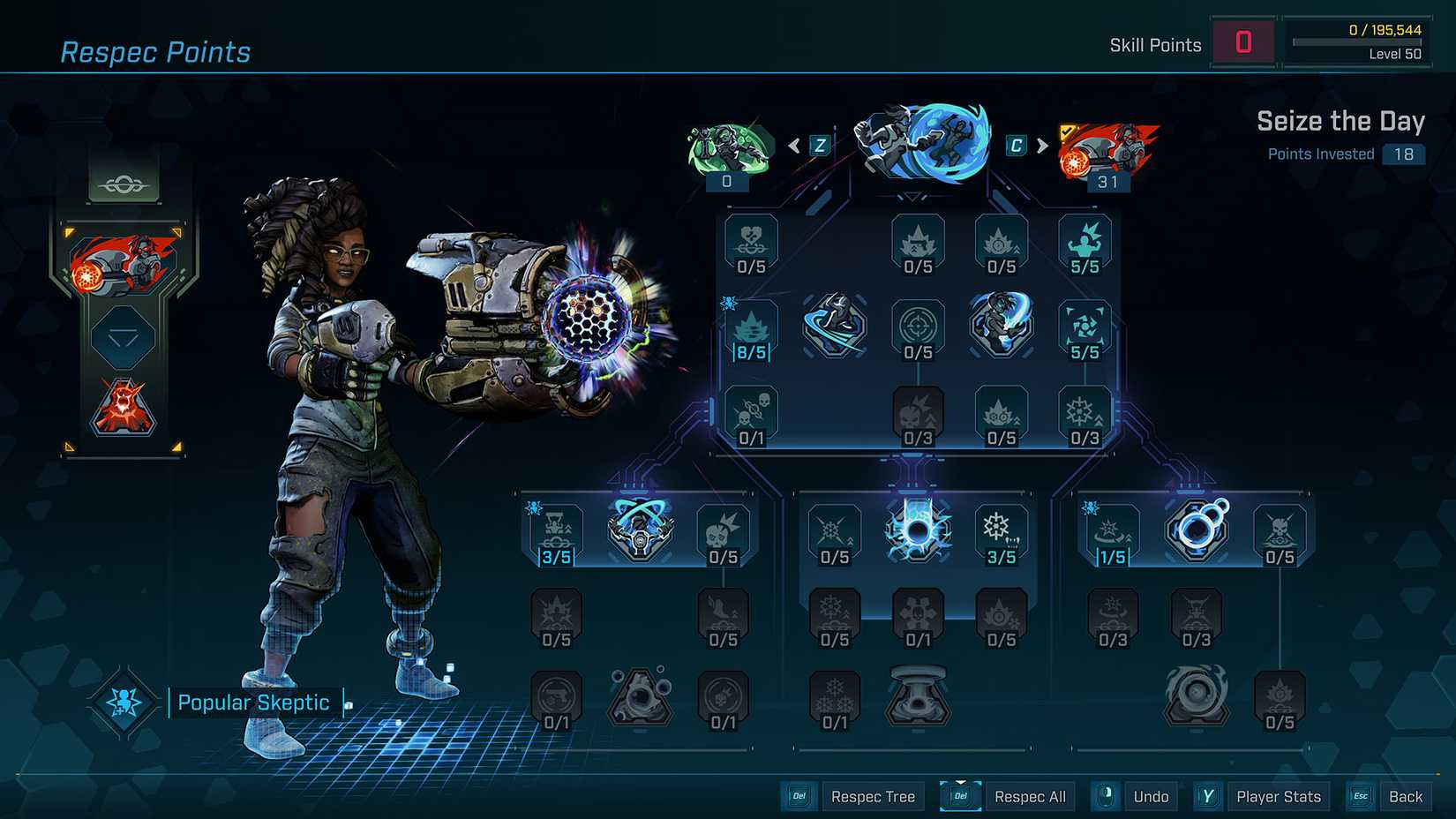Viewport: 1456px width, 819px height.
Task: Select the red demon skill slot
Action: click(x=124, y=408)
